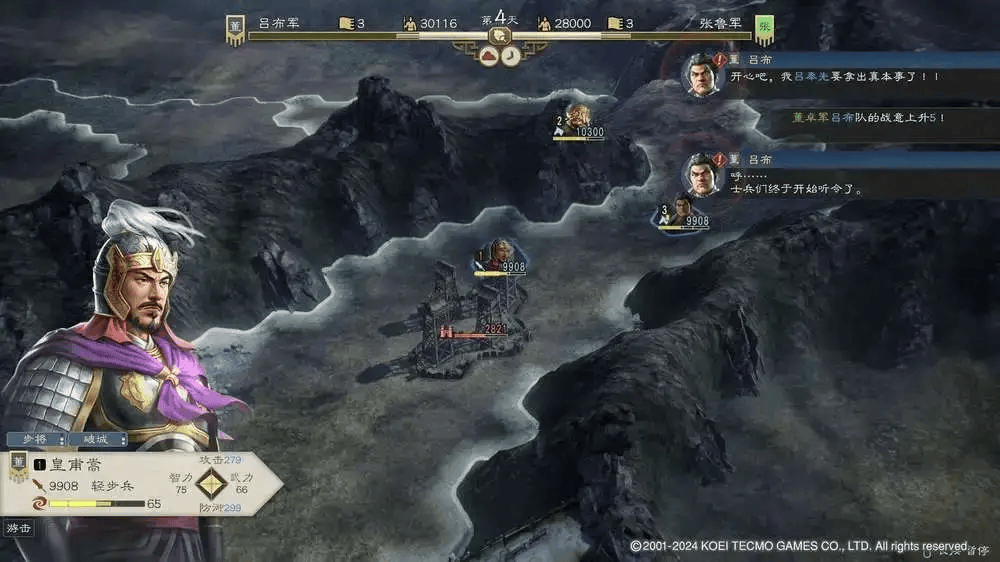Click the clock time icon
The image size is (1000, 562).
point(510,57)
